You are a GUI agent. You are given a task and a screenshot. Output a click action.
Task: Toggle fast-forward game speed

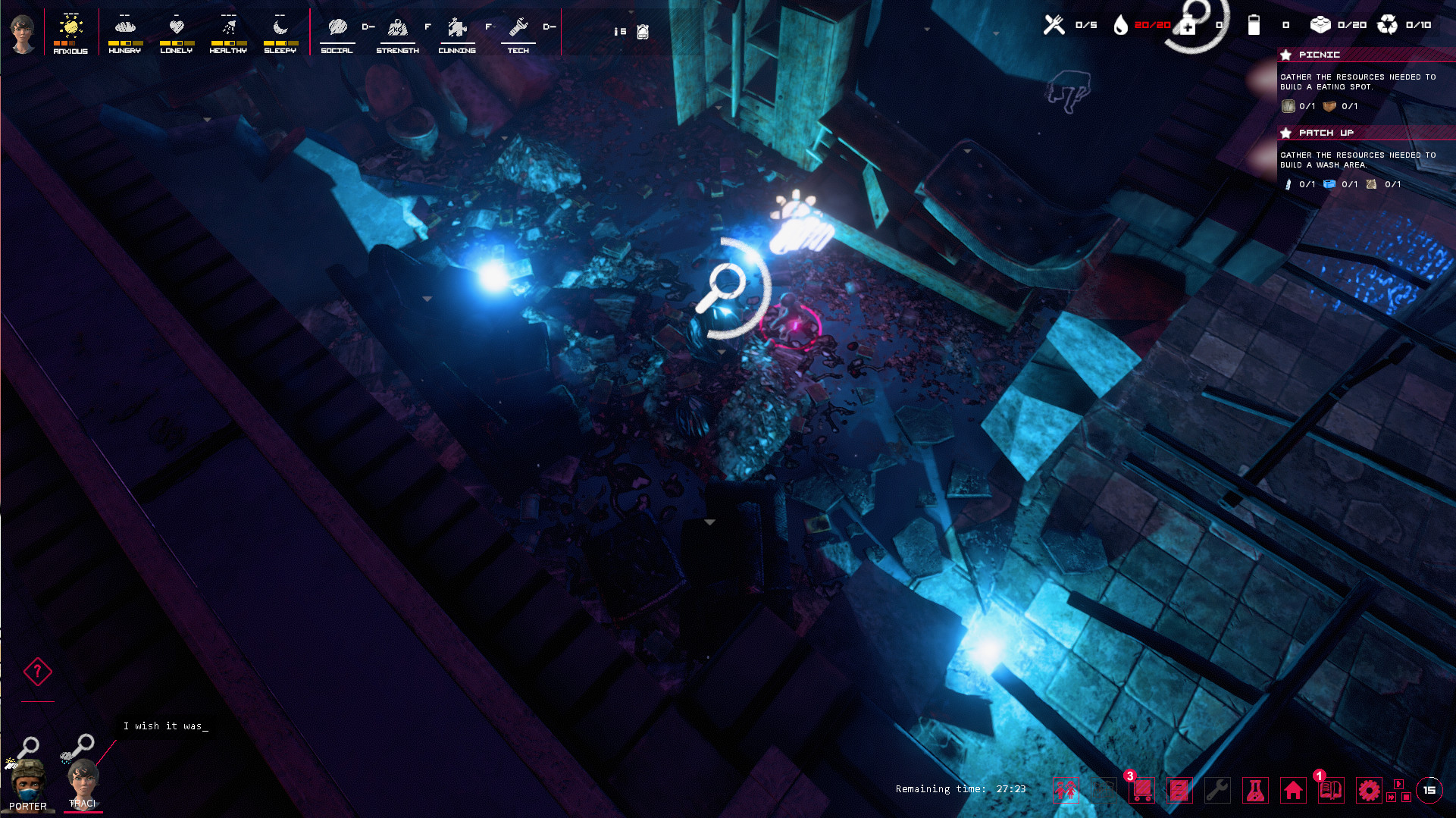pos(1392,798)
